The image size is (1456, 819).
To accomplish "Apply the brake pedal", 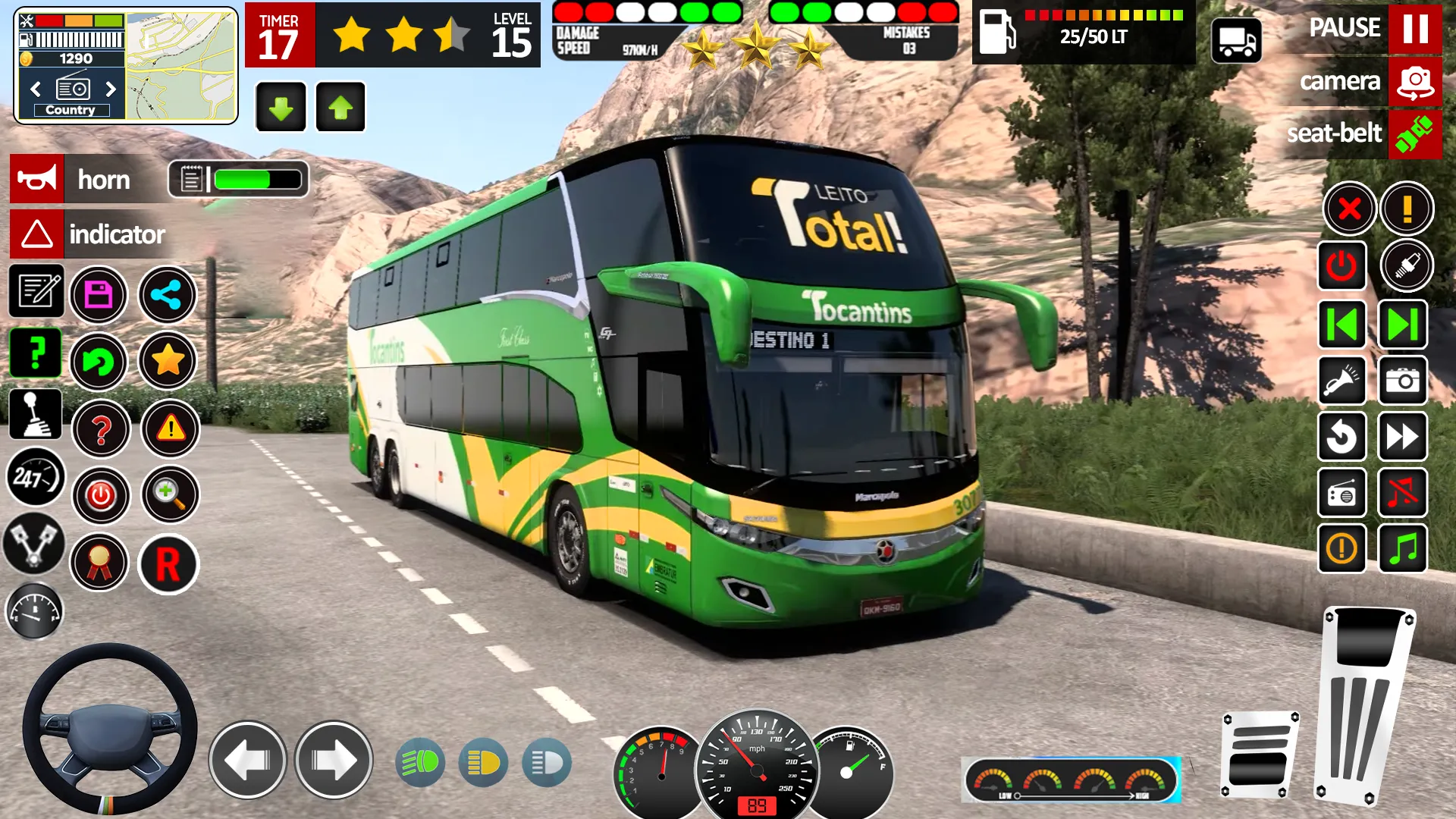I will tap(1260, 755).
